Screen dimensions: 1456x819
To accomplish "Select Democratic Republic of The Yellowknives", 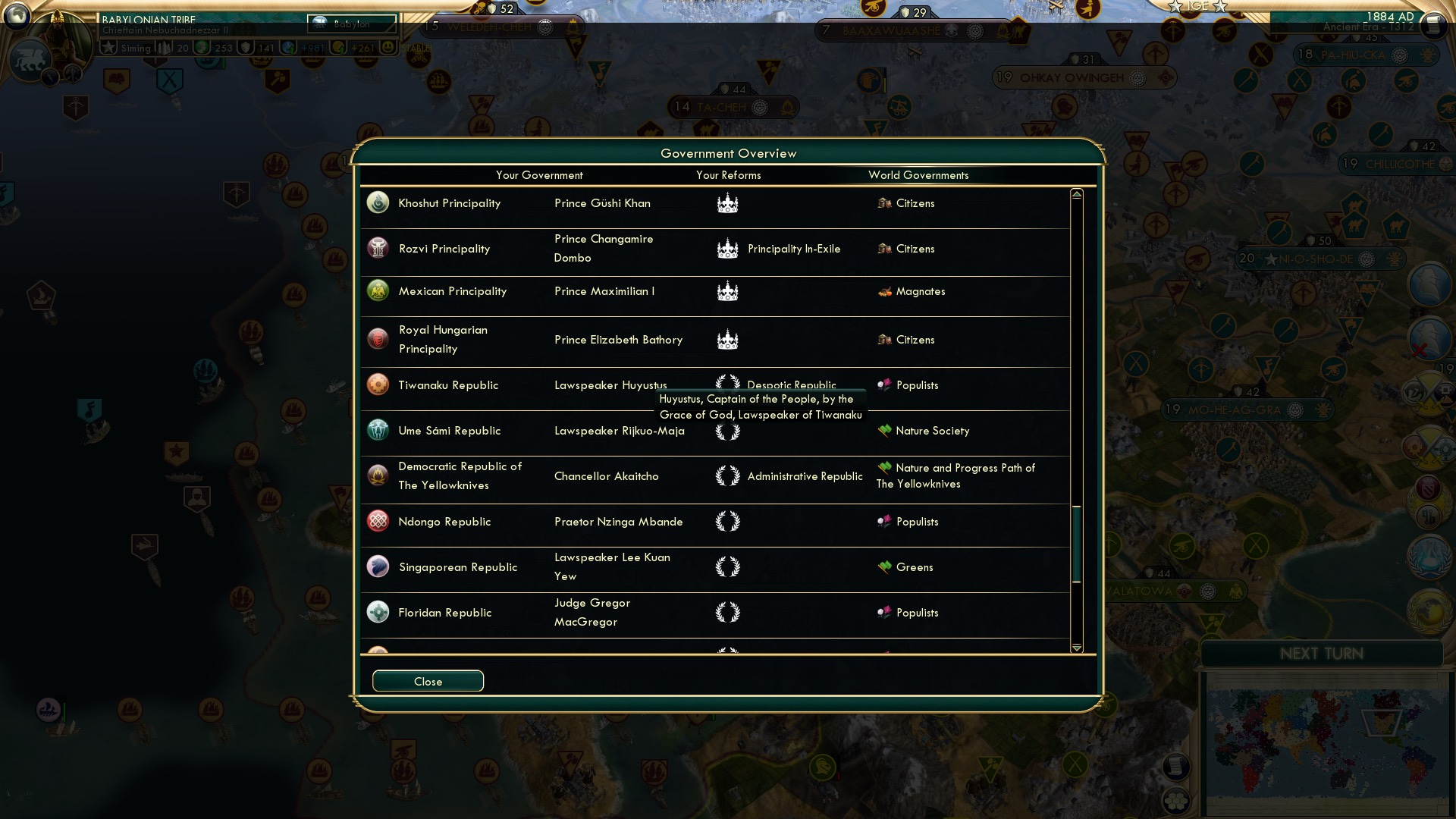I will pyautogui.click(x=460, y=476).
